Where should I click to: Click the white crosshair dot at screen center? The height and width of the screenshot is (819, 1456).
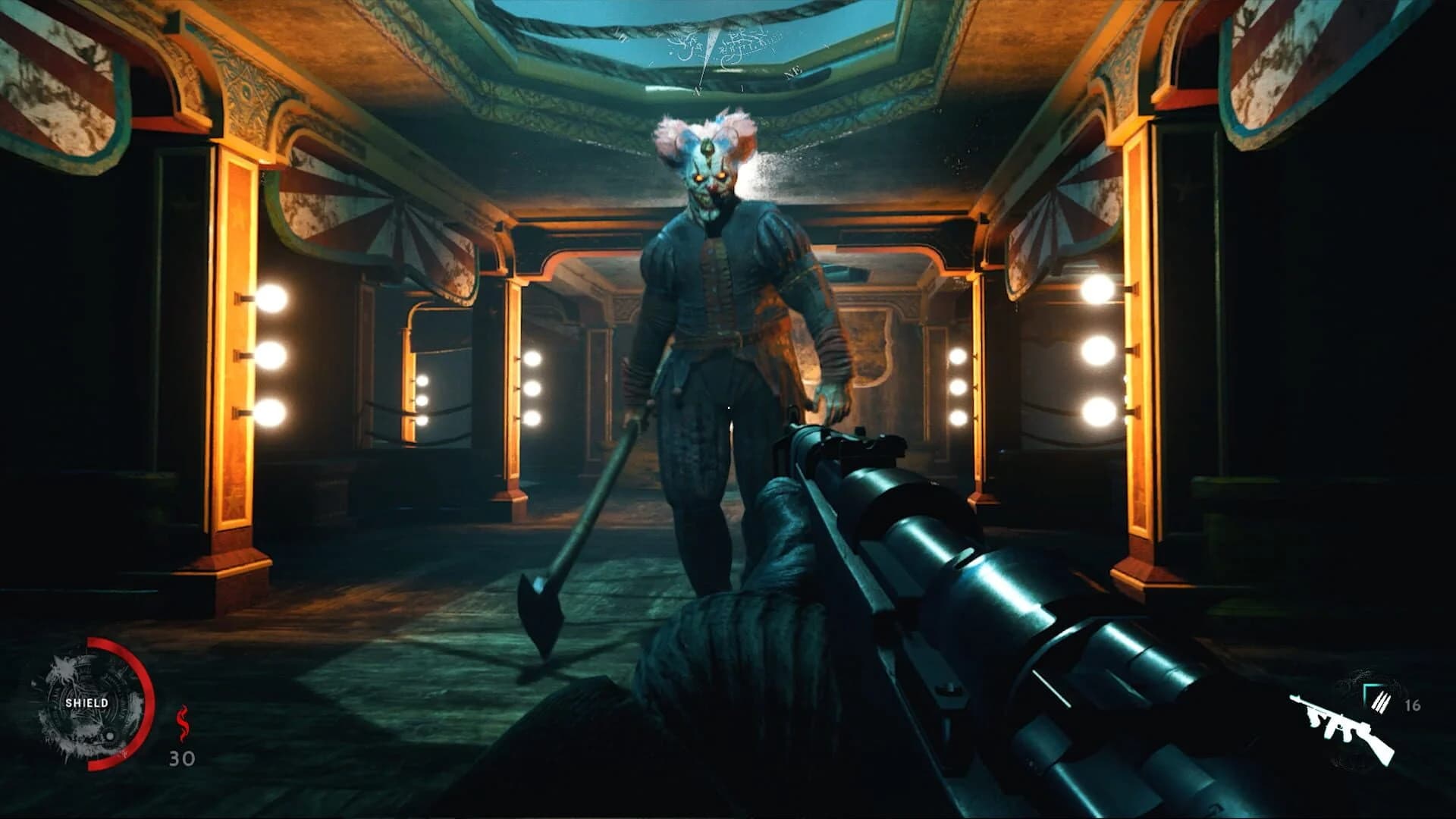tap(728, 407)
